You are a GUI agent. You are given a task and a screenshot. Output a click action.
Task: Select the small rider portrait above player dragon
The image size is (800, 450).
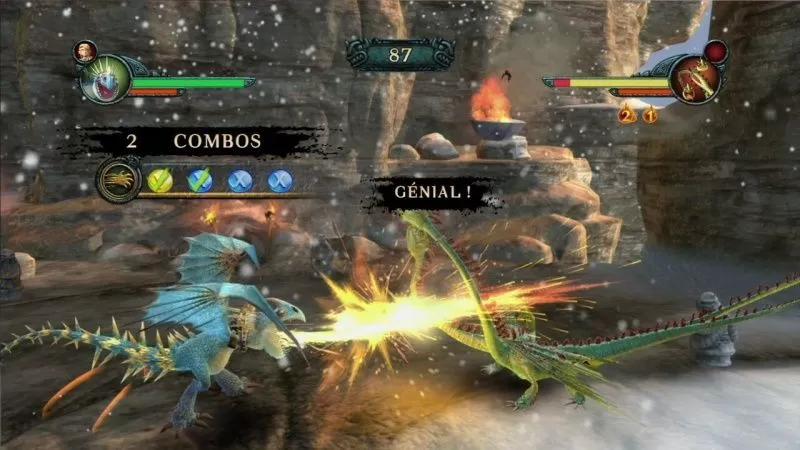pos(86,51)
